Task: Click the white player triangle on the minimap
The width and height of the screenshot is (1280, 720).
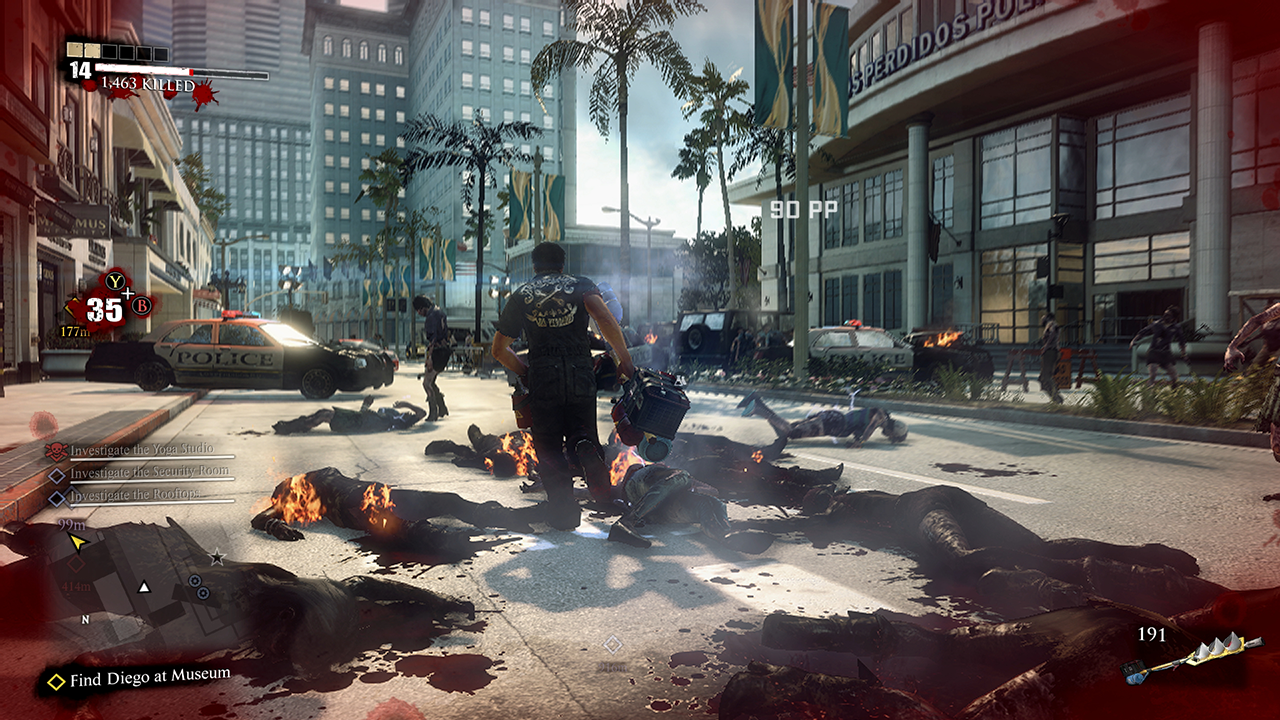Action: point(144,587)
